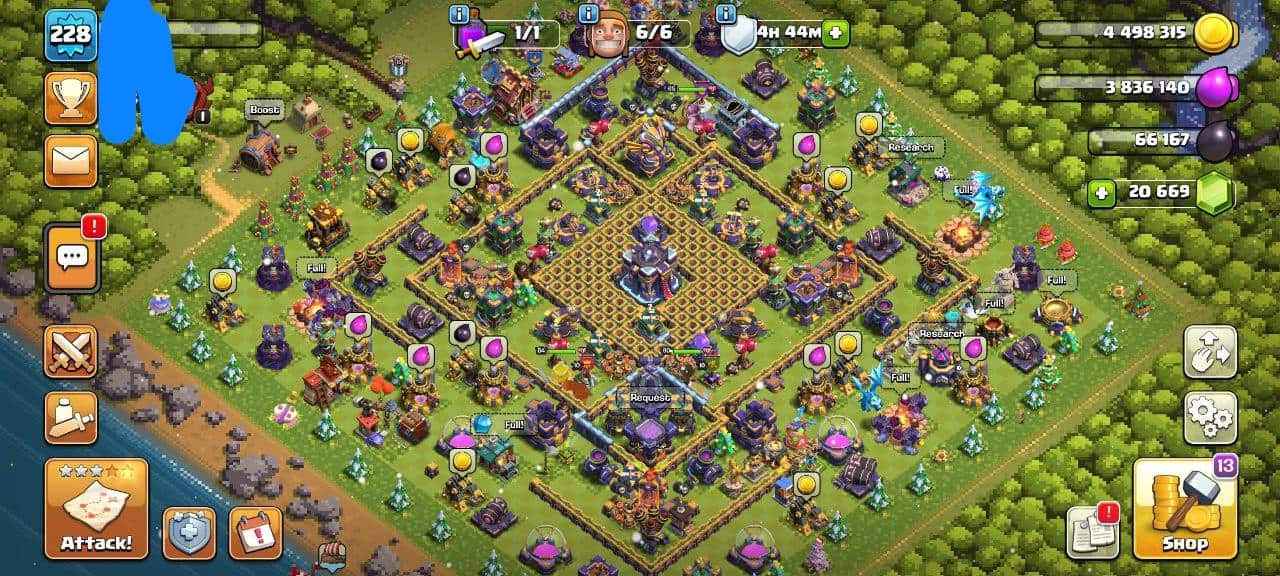Viewport: 1280px width, 576px height.
Task: Open the news papers button with alert
Action: pyautogui.click(x=1091, y=532)
